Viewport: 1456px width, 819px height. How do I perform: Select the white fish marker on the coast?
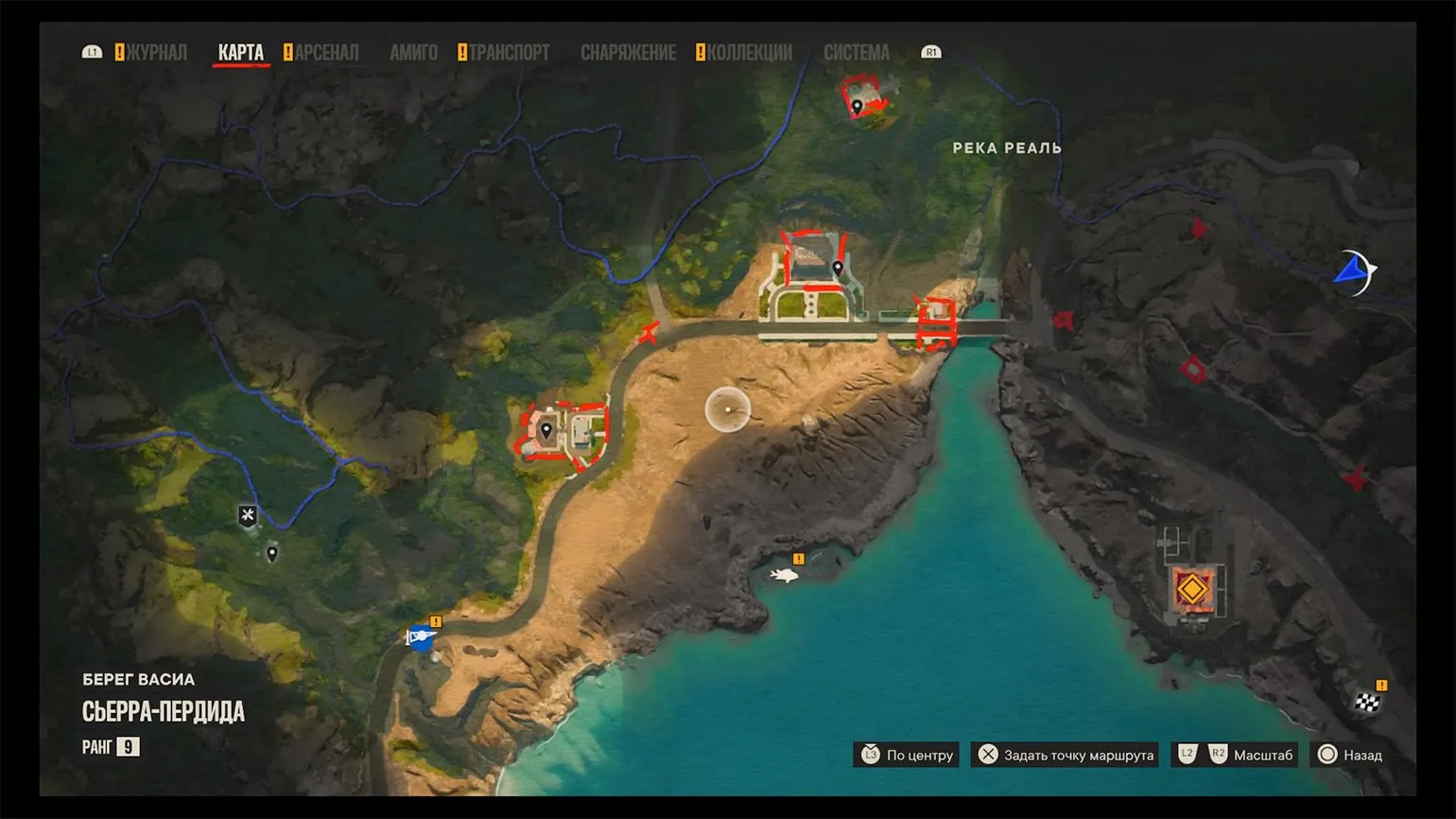tap(784, 575)
